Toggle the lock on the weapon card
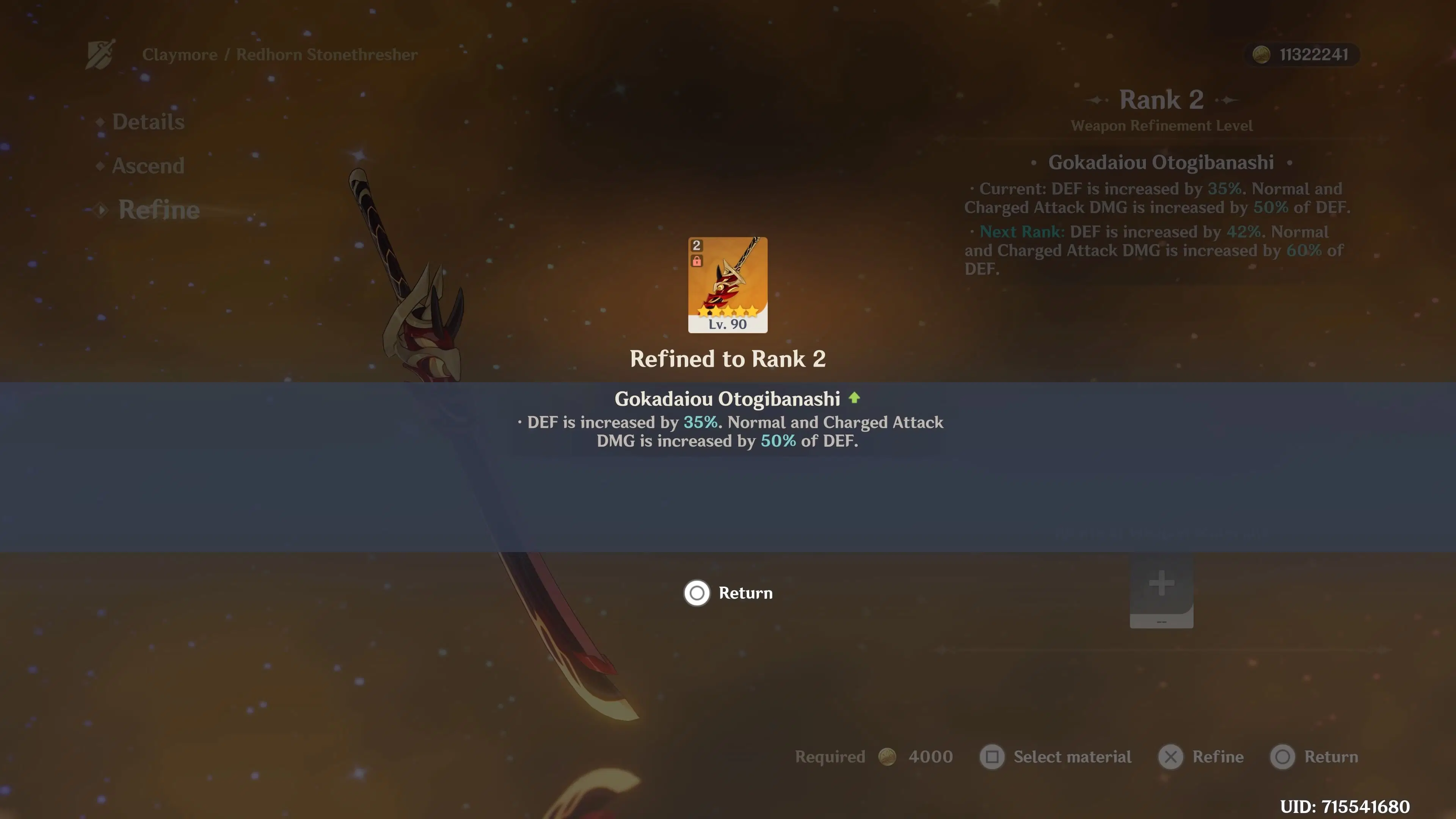The width and height of the screenshot is (1456, 819). (697, 262)
